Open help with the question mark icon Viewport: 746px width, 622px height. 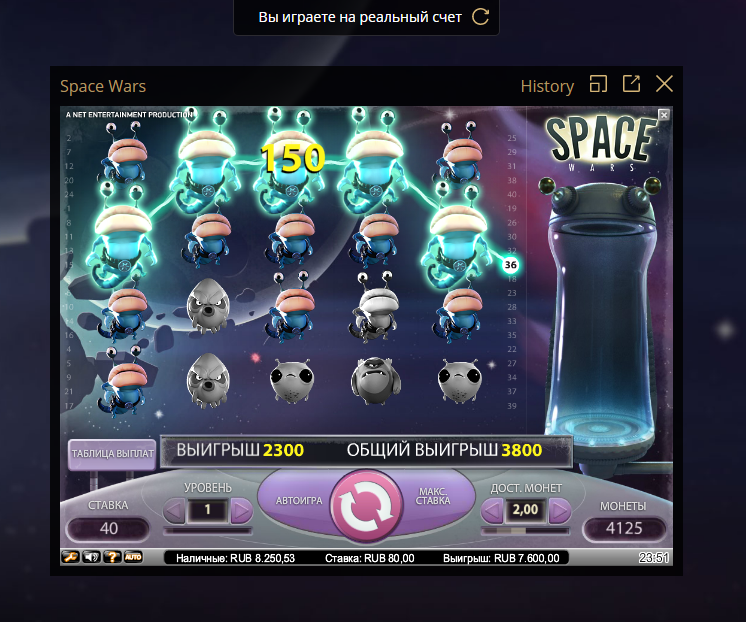(112, 556)
